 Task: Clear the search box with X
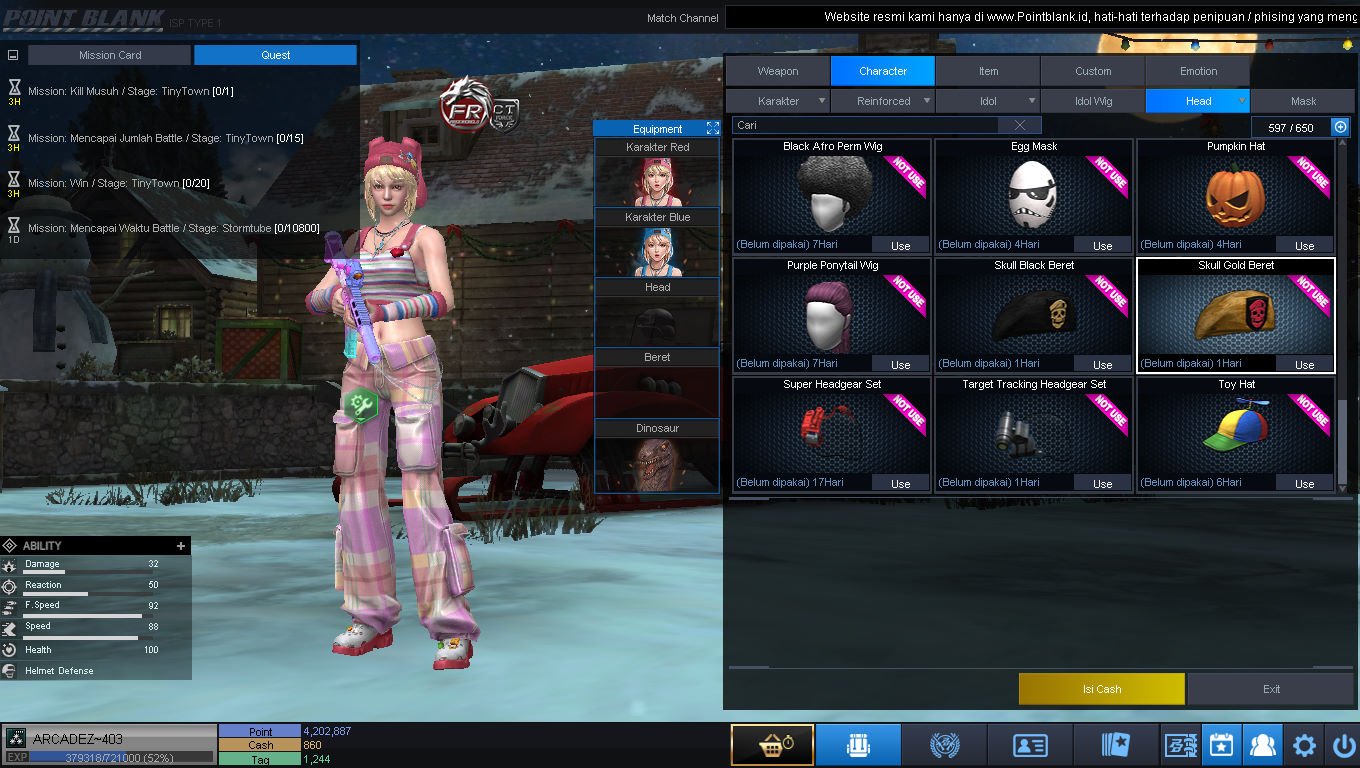(1019, 125)
